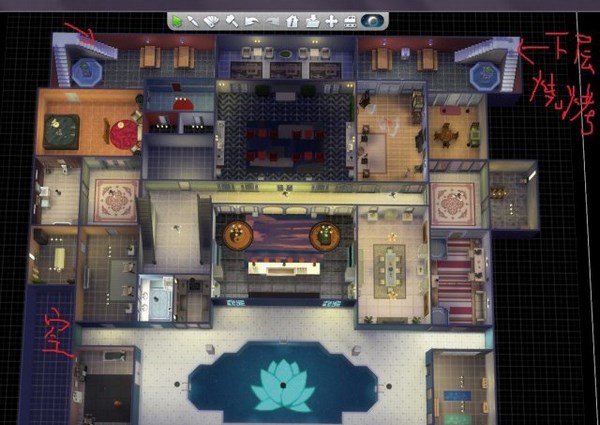Click the house icon in toolbar
Viewport: 600px width, 425px height.
tap(291, 19)
